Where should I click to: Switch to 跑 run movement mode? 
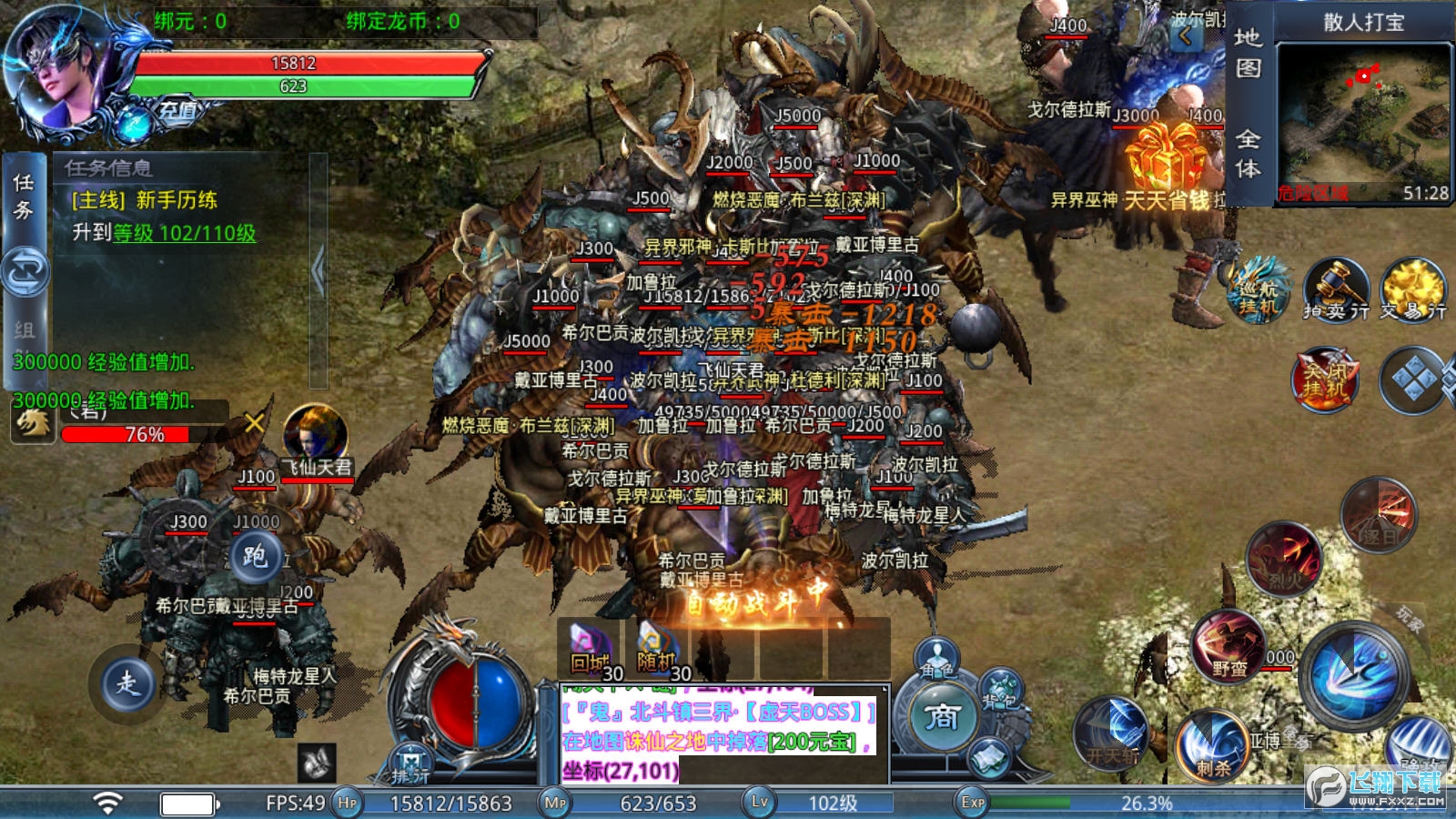tap(254, 554)
